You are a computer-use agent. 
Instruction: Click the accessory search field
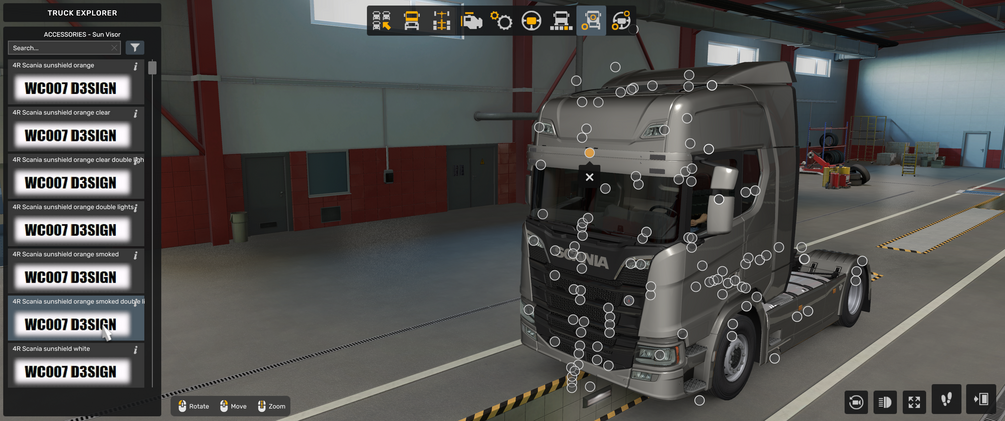pos(60,48)
